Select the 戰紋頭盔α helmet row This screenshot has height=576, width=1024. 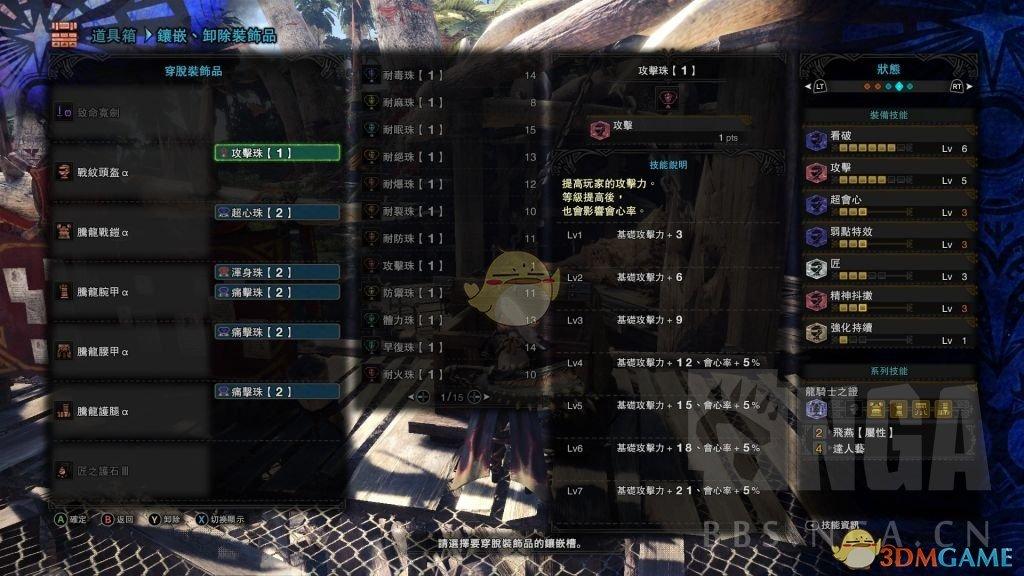[130, 172]
